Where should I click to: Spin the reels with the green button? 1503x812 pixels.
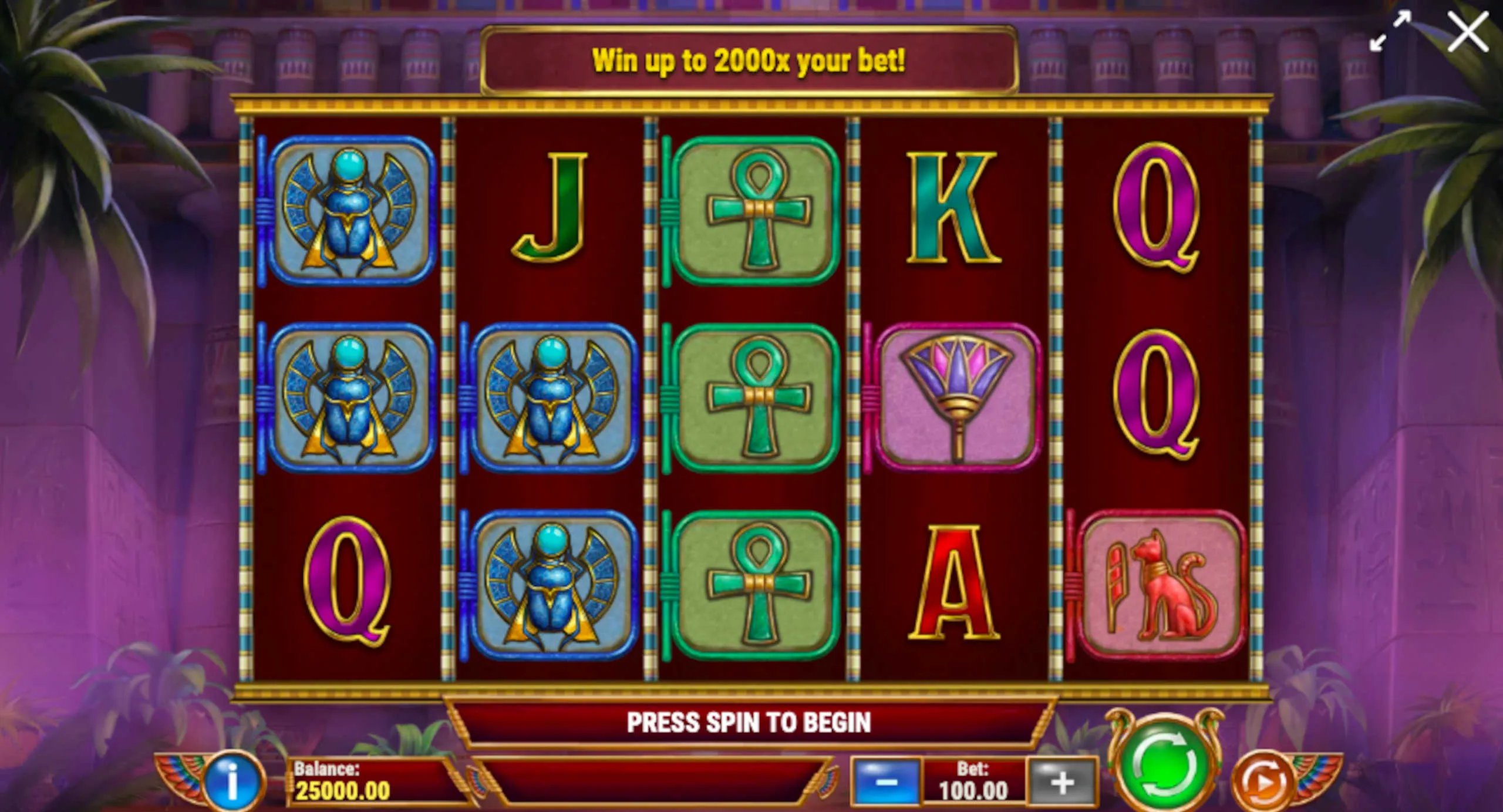1164,764
